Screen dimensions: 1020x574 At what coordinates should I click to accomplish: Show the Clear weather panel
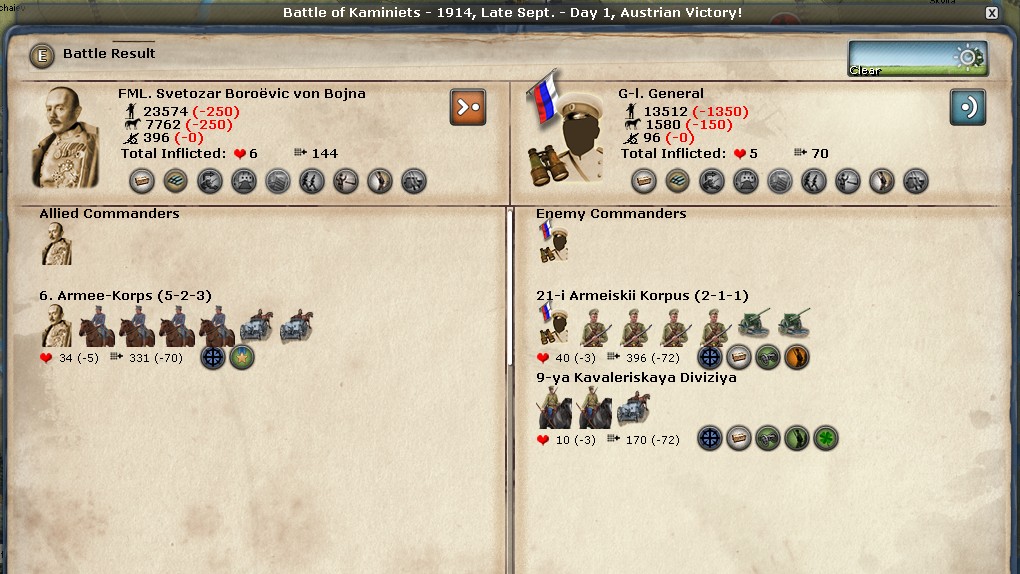coord(917,58)
